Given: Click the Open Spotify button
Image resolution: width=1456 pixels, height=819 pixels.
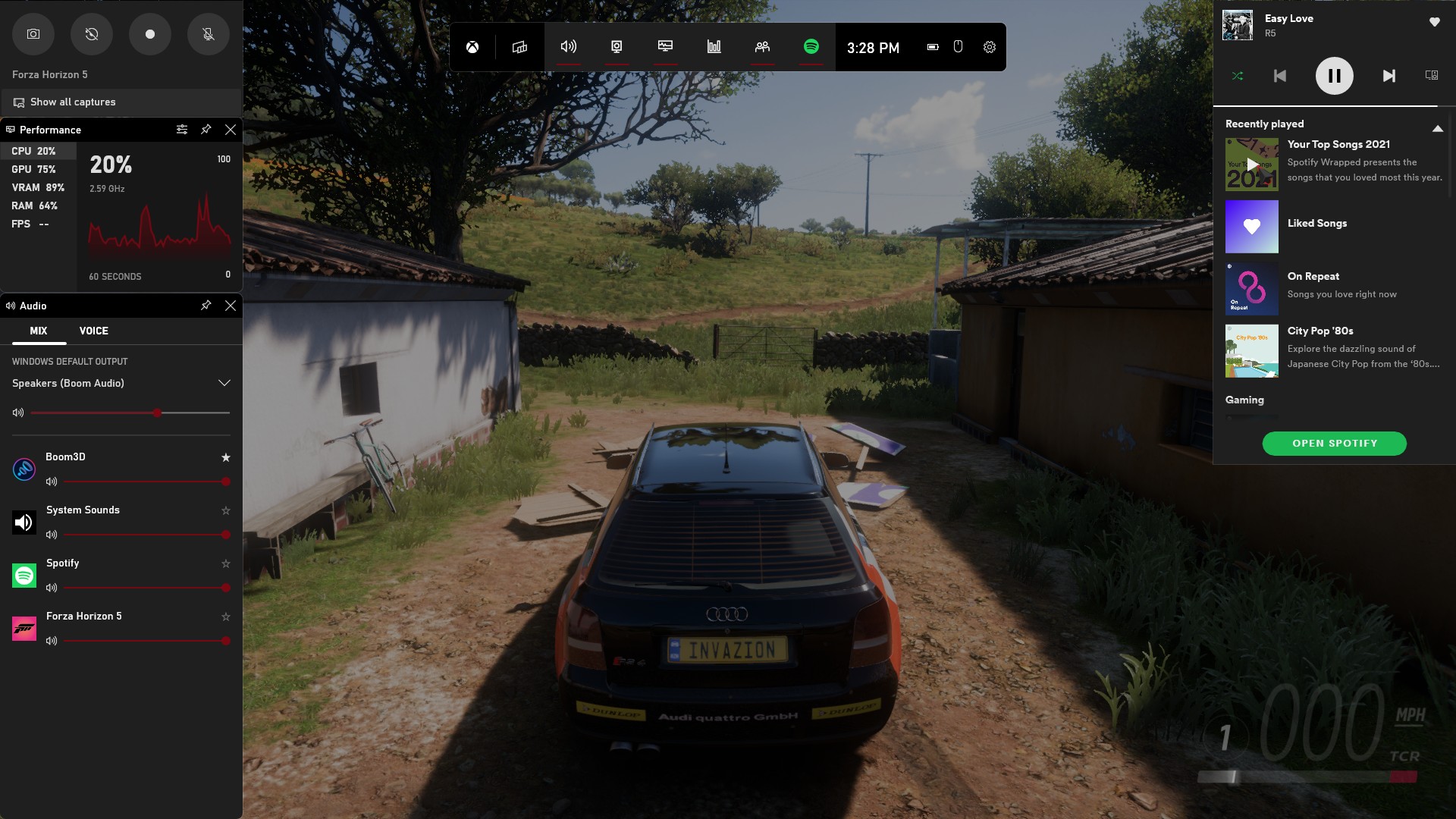Looking at the screenshot, I should click(1334, 444).
